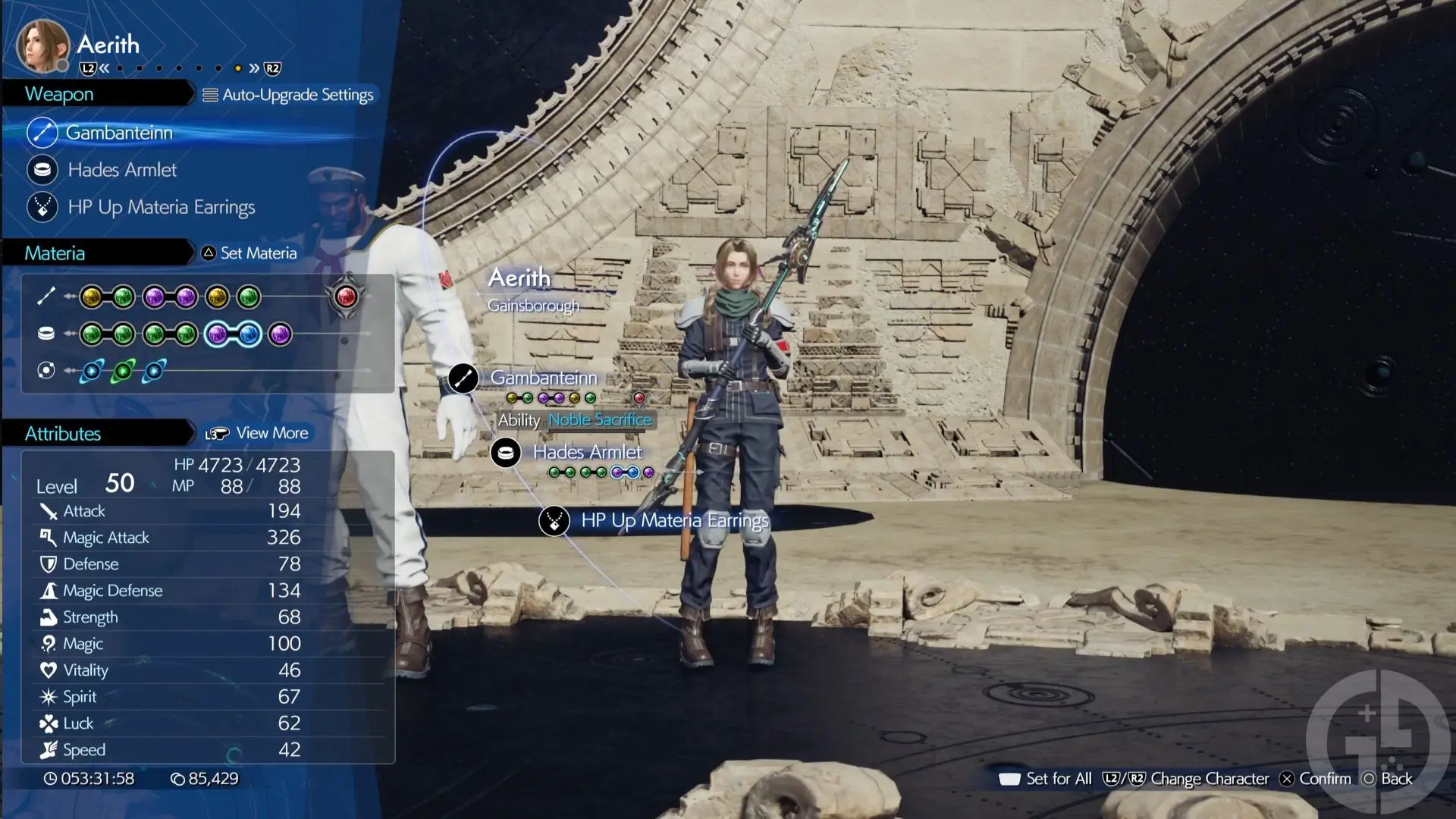The width and height of the screenshot is (1456, 819).
Task: Click Aerith's portrait thumbnail
Action: coord(42,44)
